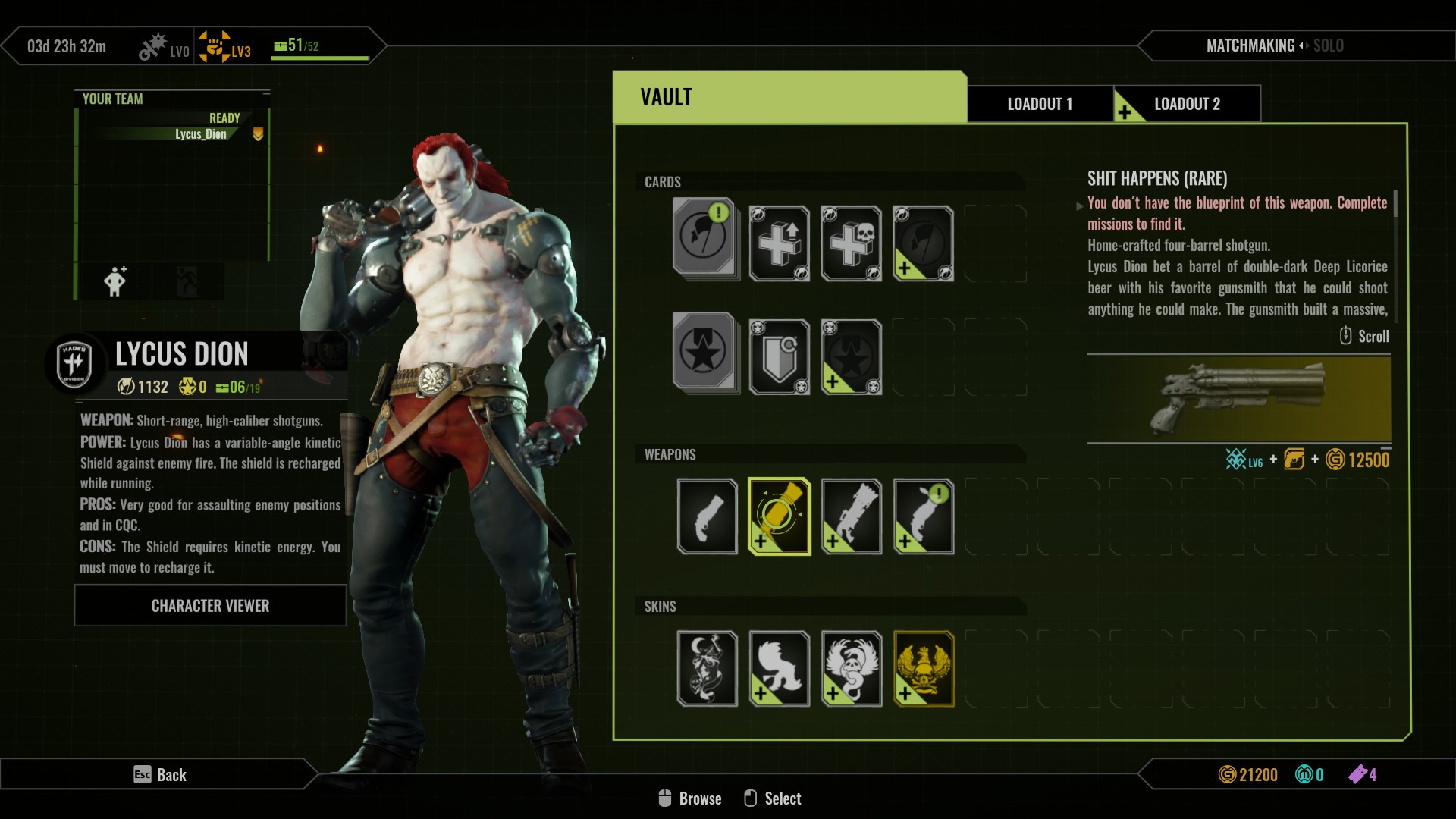Click the add teammate icon
This screenshot has width=1456, height=819.
(x=115, y=281)
